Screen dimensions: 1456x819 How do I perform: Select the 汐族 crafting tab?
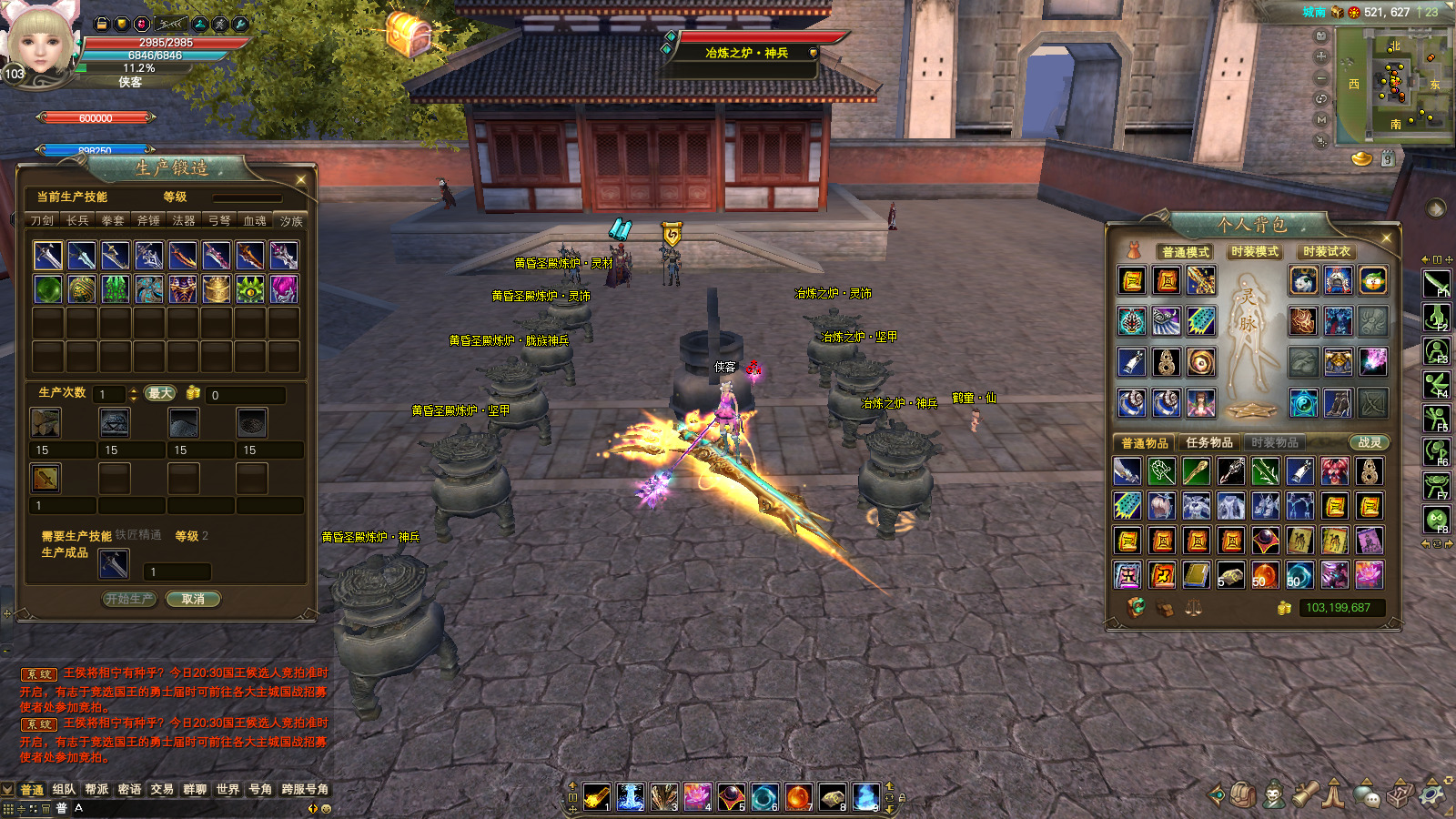(291, 221)
